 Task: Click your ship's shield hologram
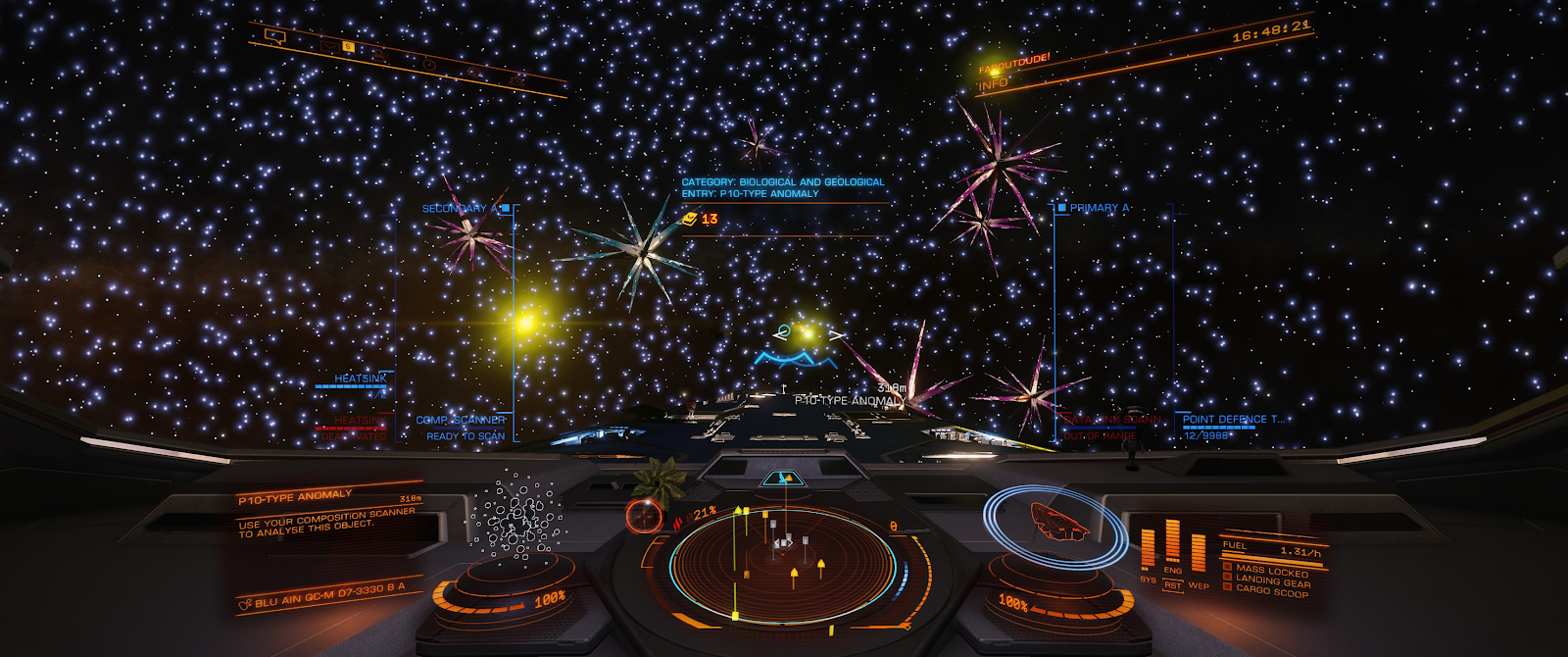click(x=1056, y=522)
